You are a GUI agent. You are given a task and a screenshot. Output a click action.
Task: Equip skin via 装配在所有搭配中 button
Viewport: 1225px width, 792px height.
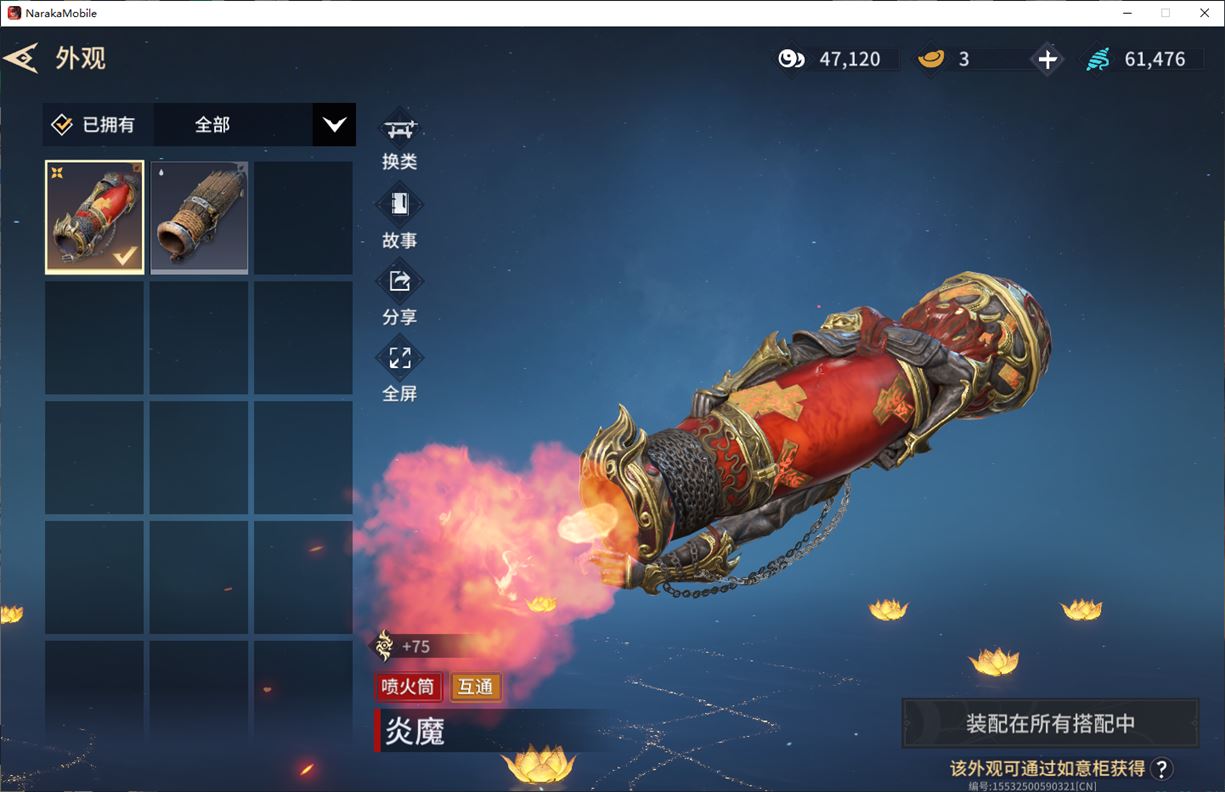tap(1050, 723)
